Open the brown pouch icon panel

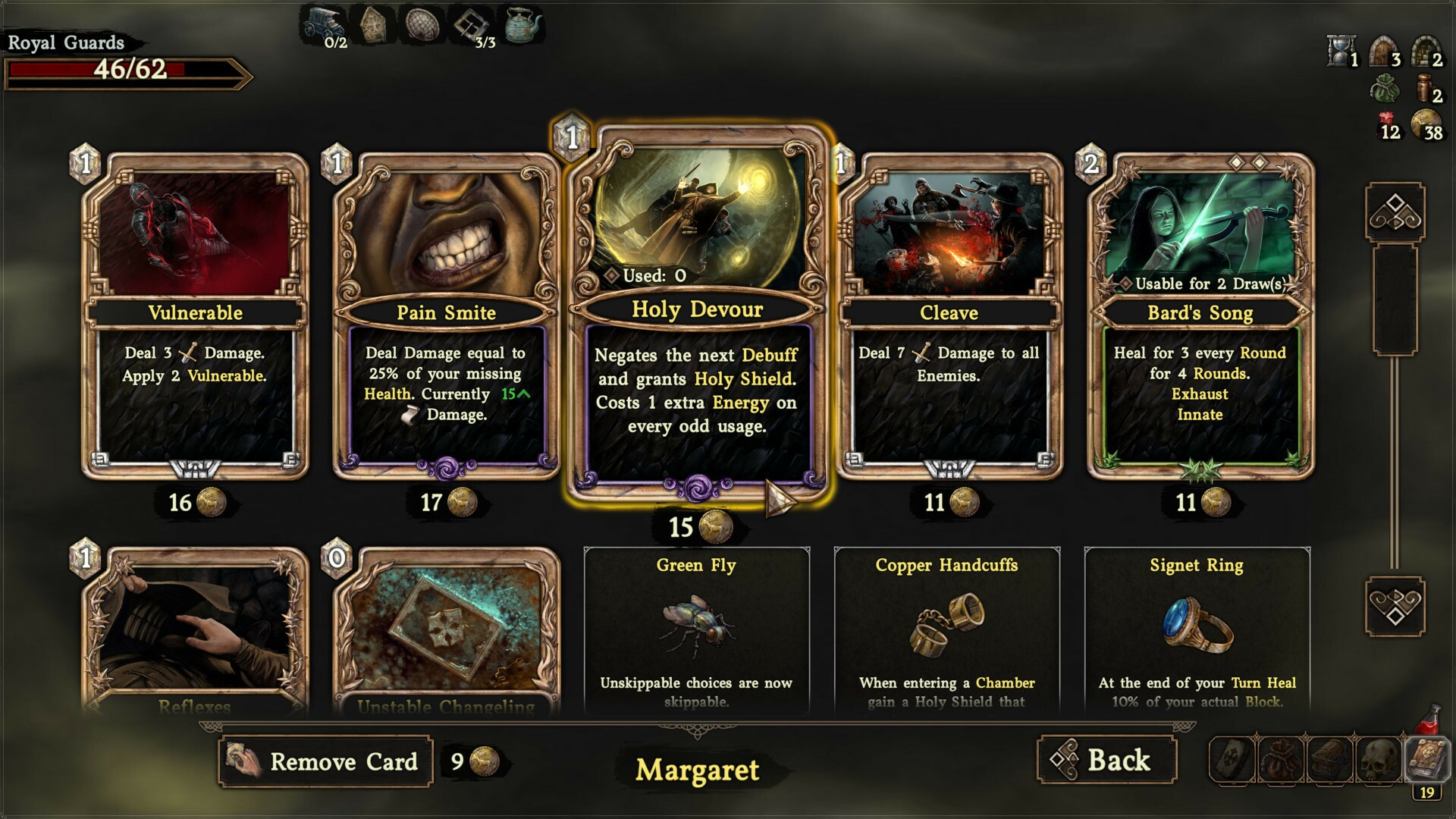(x=1281, y=759)
